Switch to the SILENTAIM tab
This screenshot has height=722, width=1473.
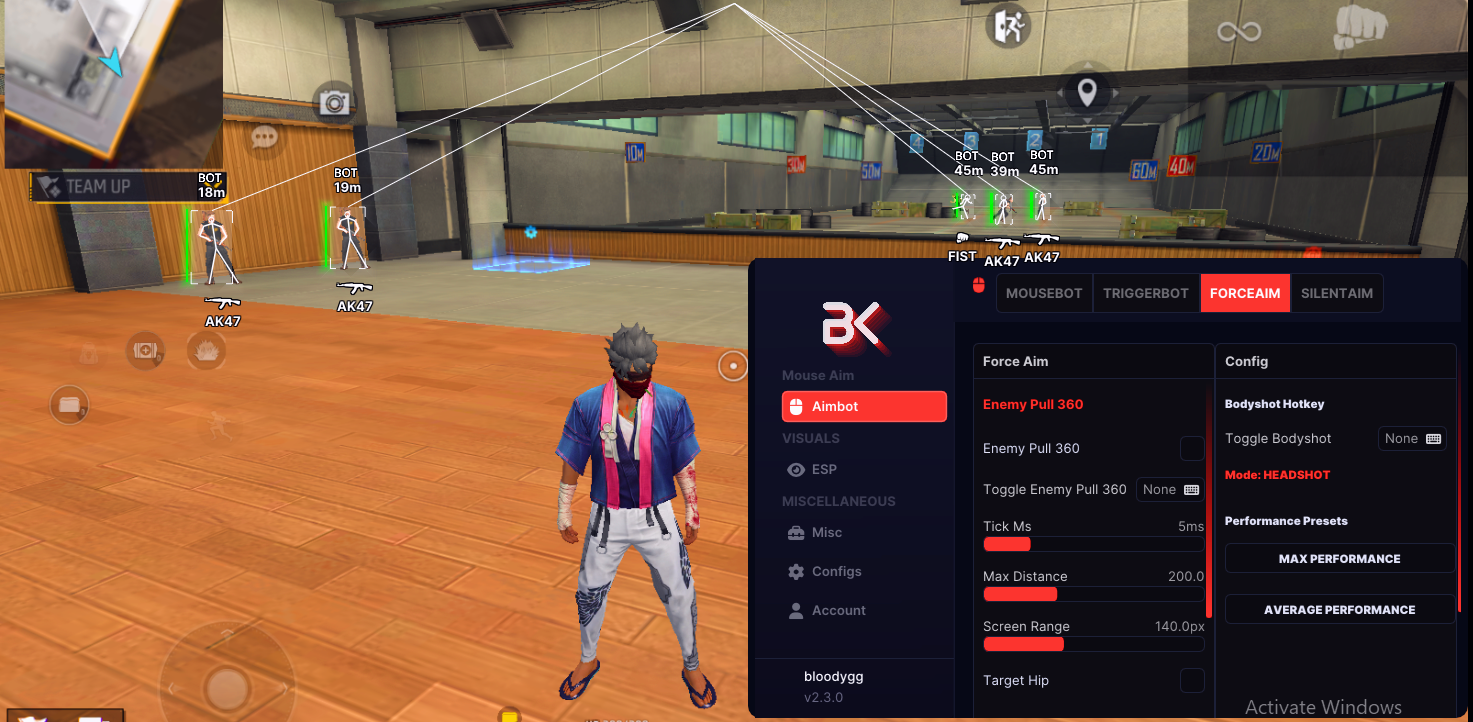coord(1337,292)
